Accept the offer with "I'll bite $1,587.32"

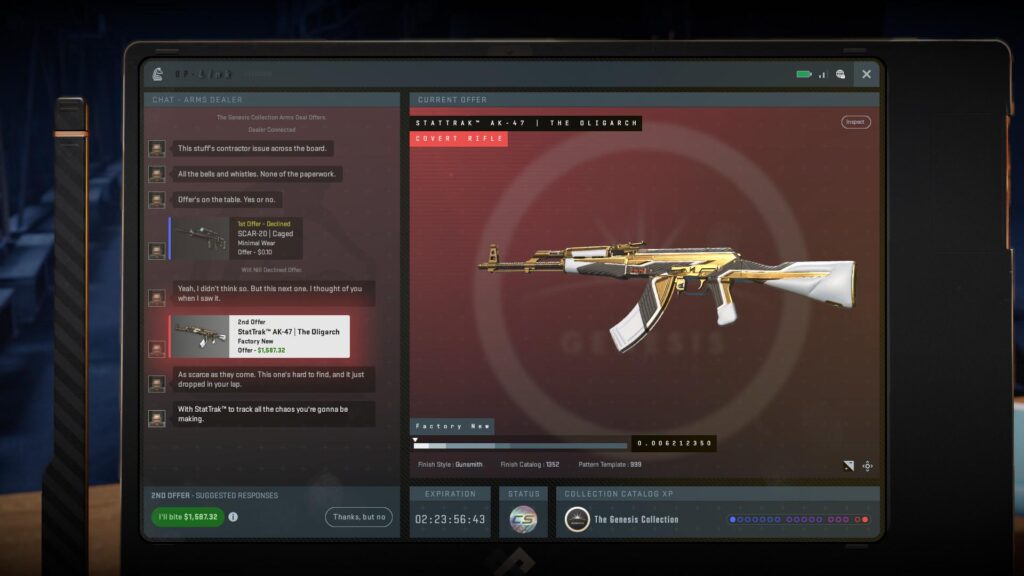188,517
